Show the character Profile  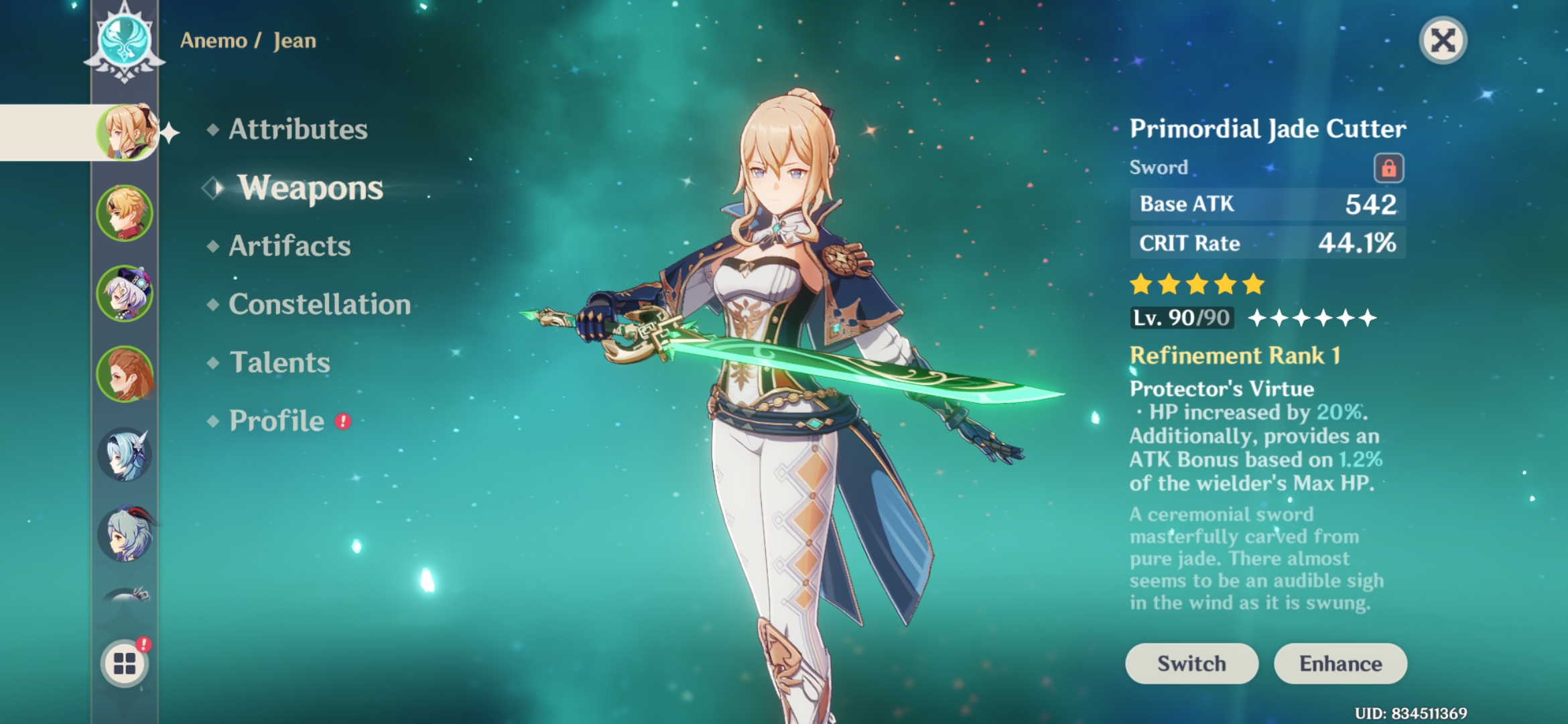[277, 421]
